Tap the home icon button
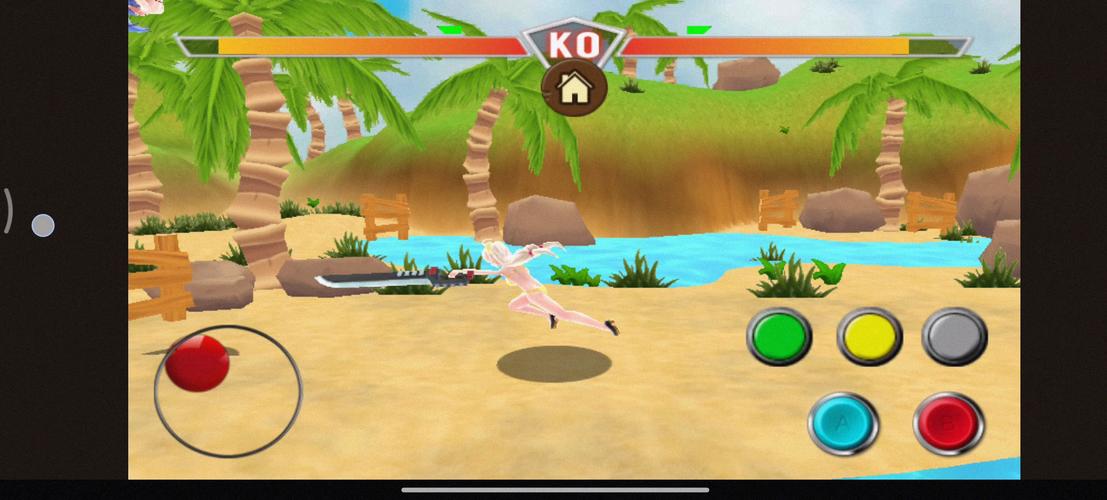 click(574, 89)
